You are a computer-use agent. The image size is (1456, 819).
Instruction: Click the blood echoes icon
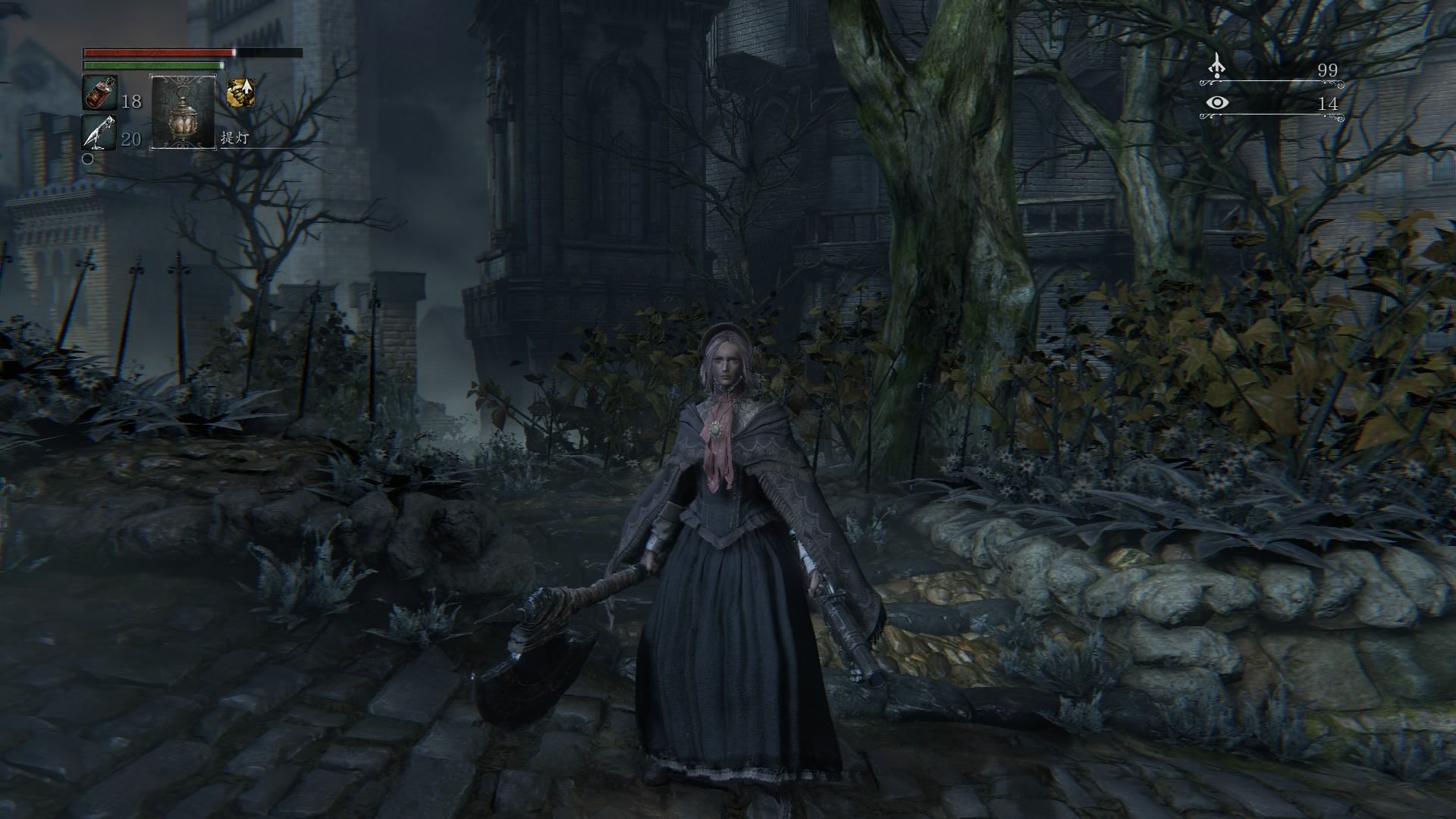coord(1217,67)
